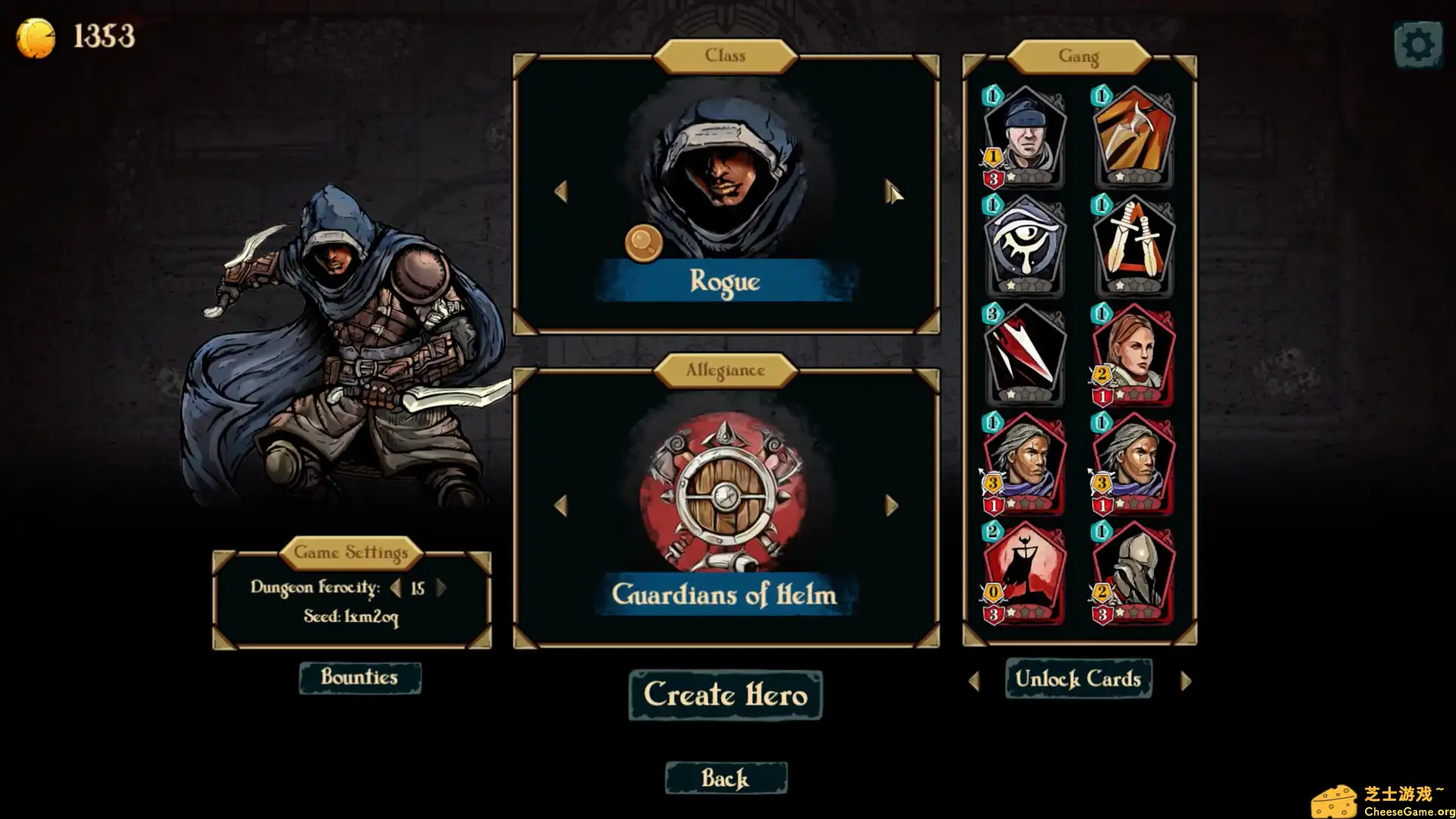Inspect the Rogue class with the magnifier icon
Image resolution: width=1456 pixels, height=819 pixels.
coord(643,243)
